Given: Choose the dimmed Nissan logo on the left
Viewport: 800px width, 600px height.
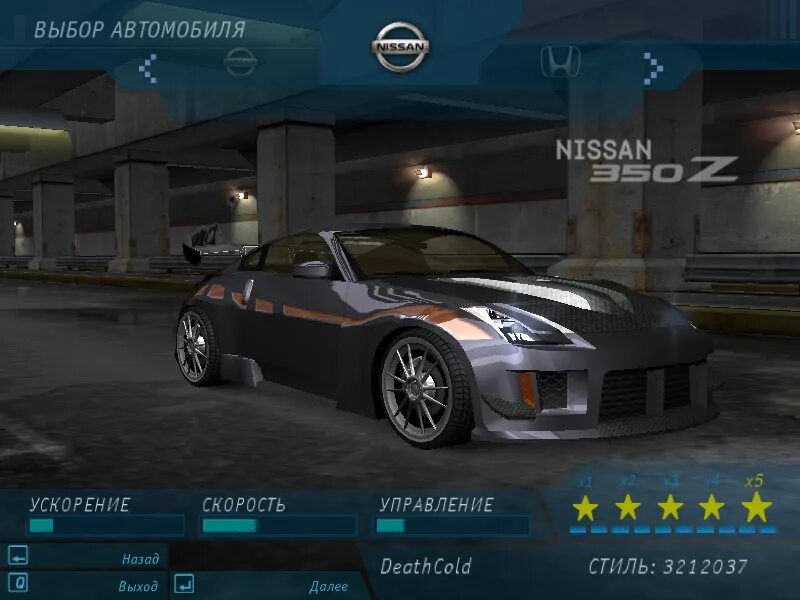Looking at the screenshot, I should [240, 62].
